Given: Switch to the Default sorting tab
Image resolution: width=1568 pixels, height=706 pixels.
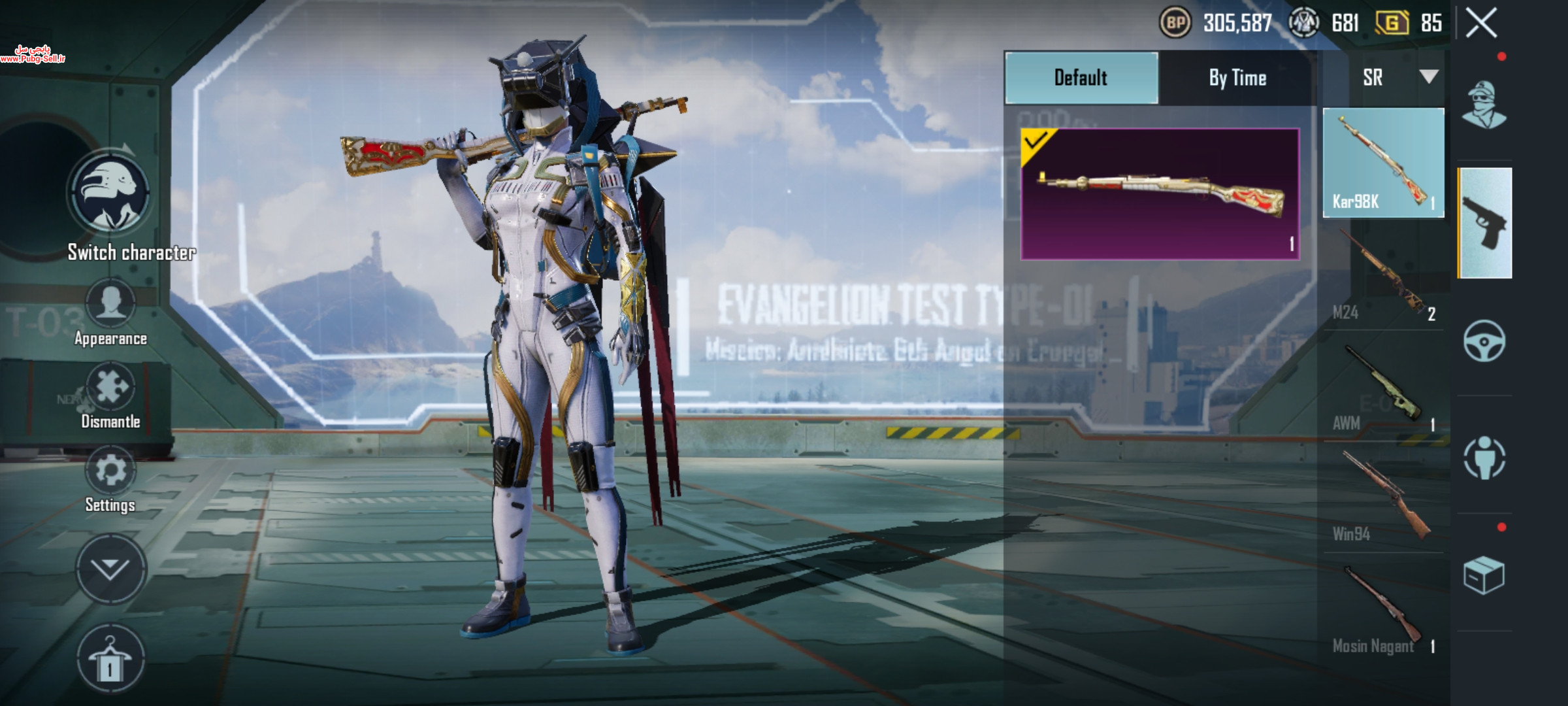Looking at the screenshot, I should pyautogui.click(x=1081, y=78).
